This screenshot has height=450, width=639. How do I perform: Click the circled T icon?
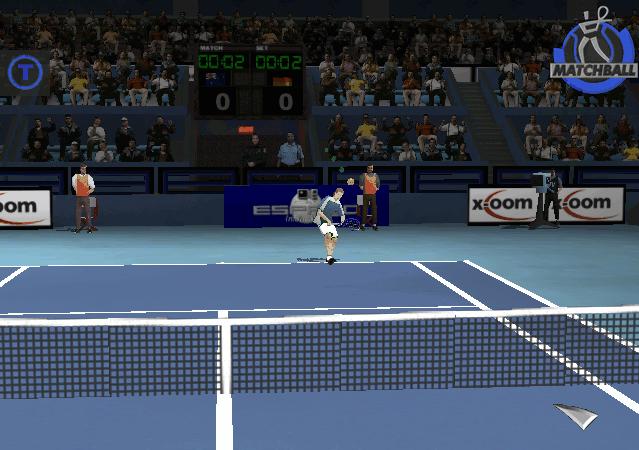tap(24, 72)
